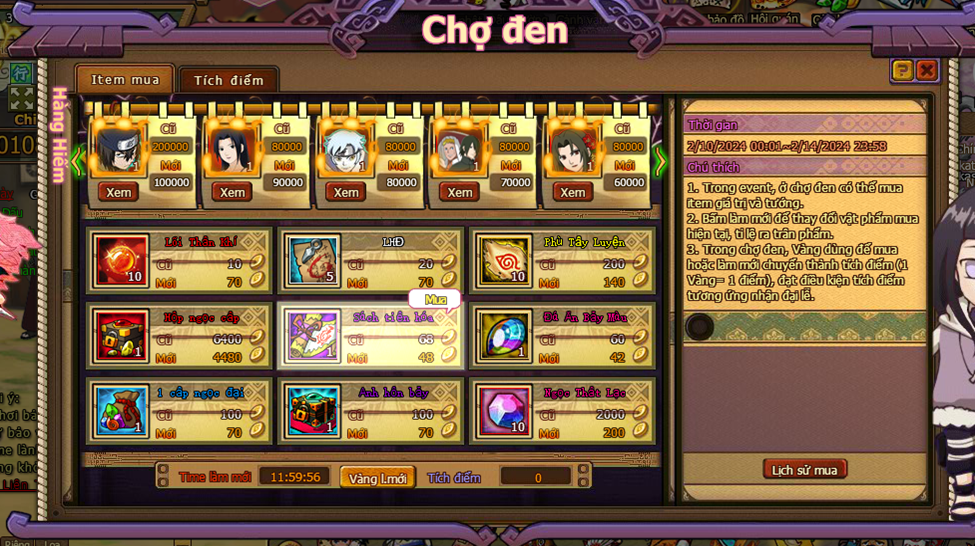975x546 pixels.
Task: Select the Hộp ngọc cấp chest
Action: [122, 335]
